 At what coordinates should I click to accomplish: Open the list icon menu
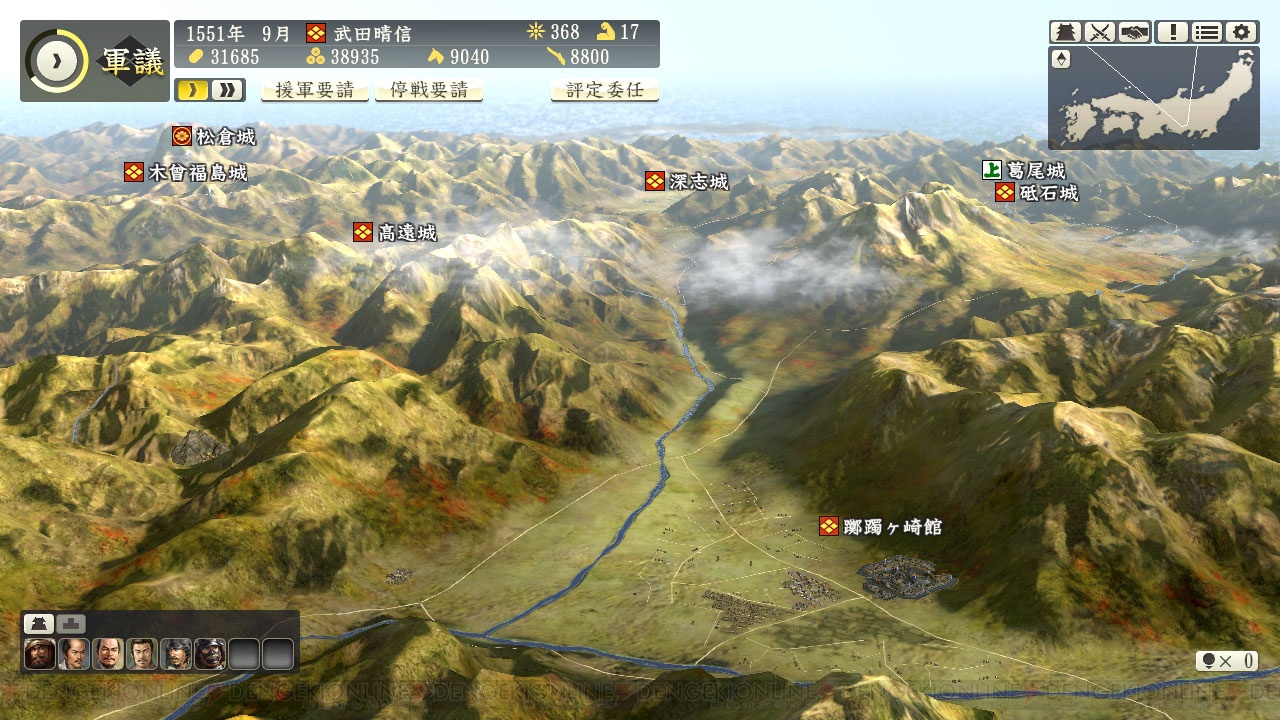point(1207,32)
